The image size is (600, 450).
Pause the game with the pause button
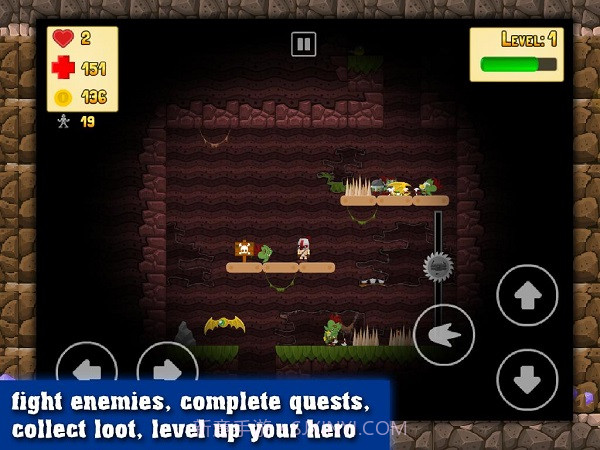303,44
